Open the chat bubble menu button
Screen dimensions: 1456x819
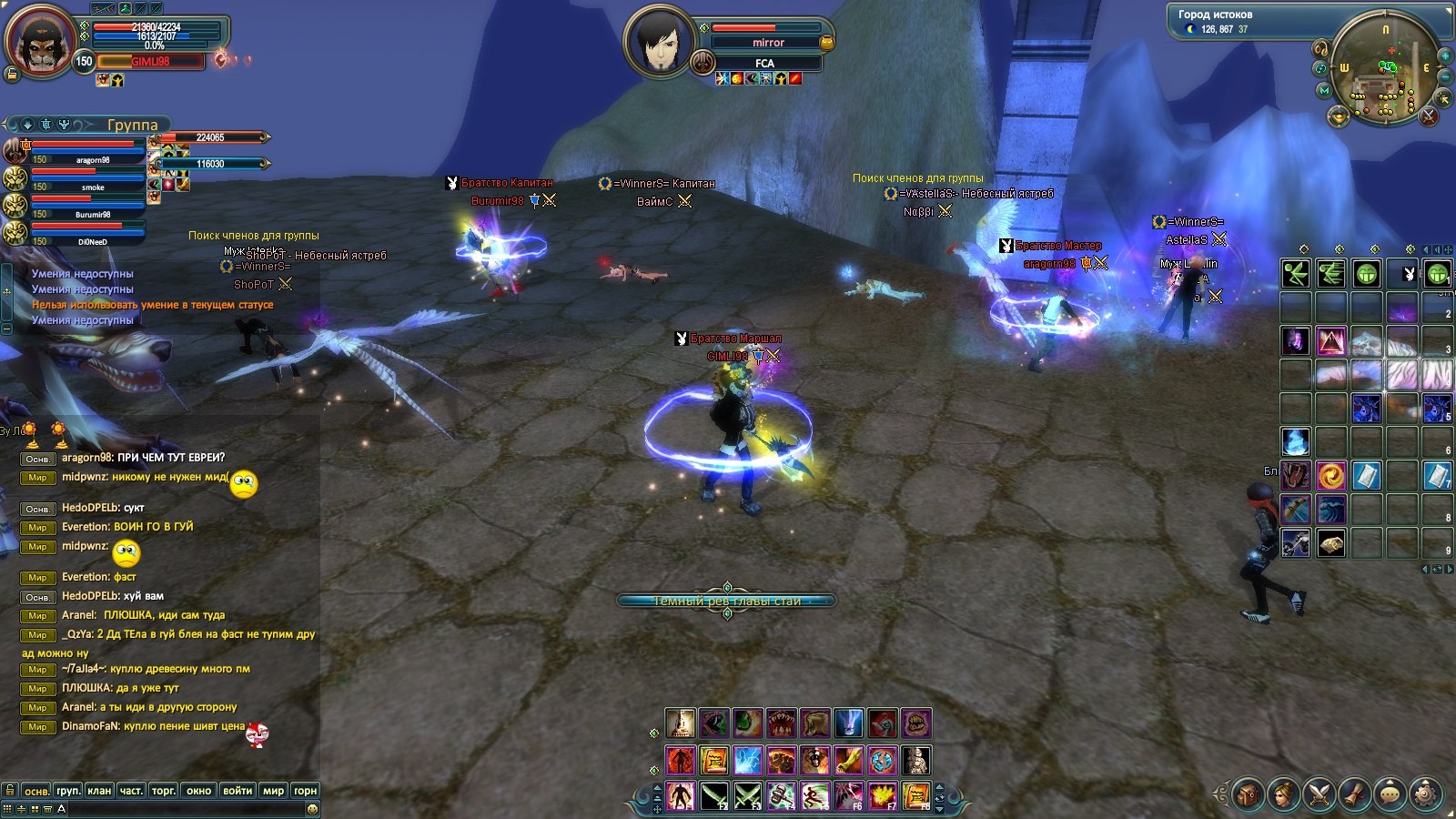1390,794
